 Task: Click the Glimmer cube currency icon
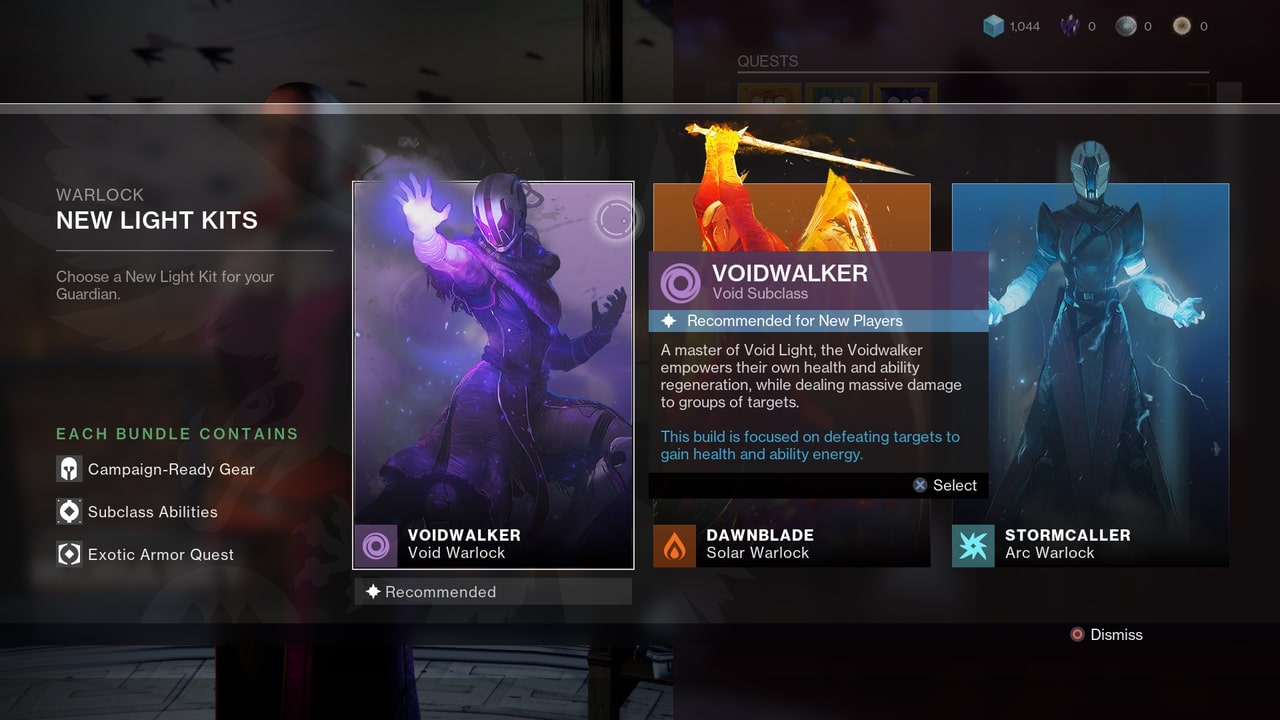(x=990, y=26)
